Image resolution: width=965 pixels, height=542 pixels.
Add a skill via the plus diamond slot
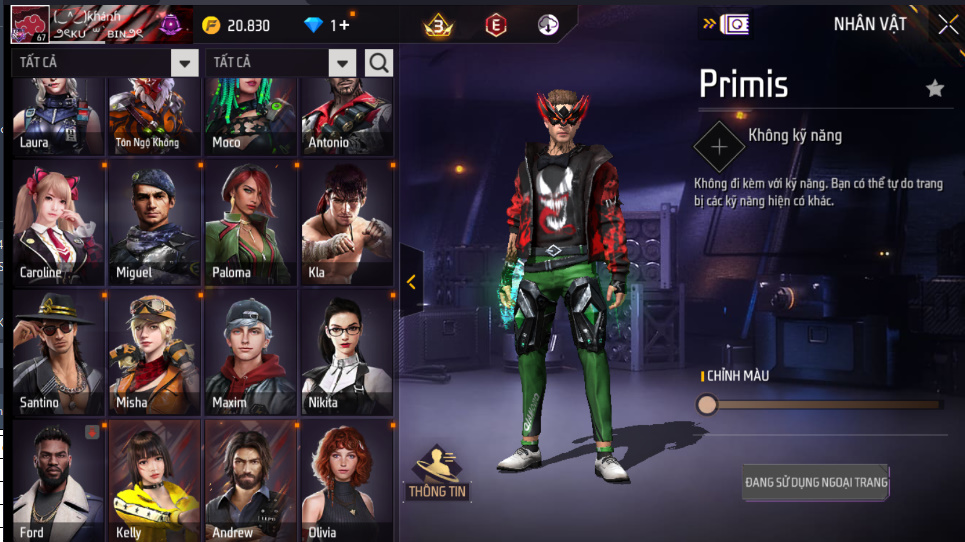coord(719,147)
